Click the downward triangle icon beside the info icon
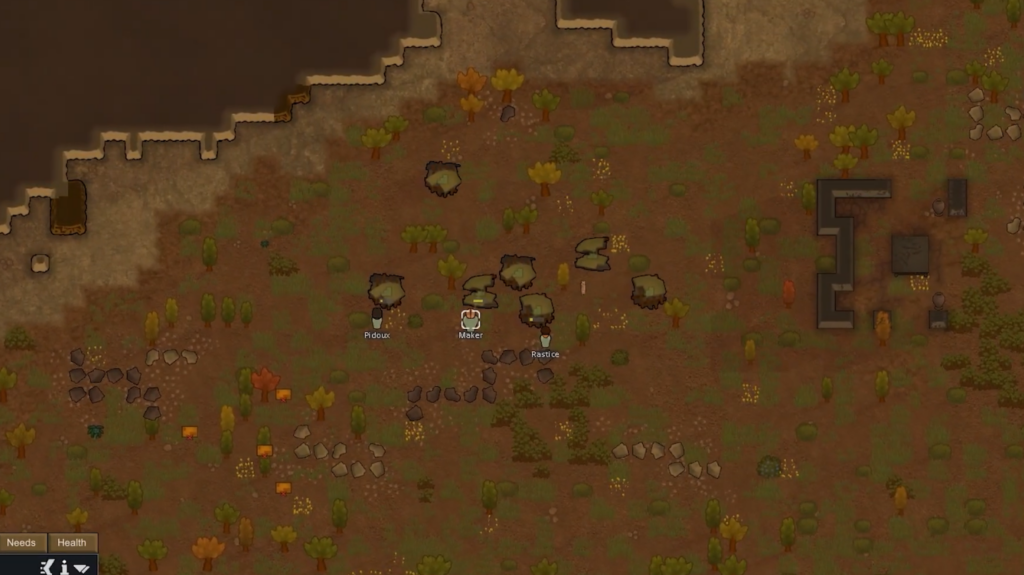The width and height of the screenshot is (1024, 575). click(x=82, y=568)
